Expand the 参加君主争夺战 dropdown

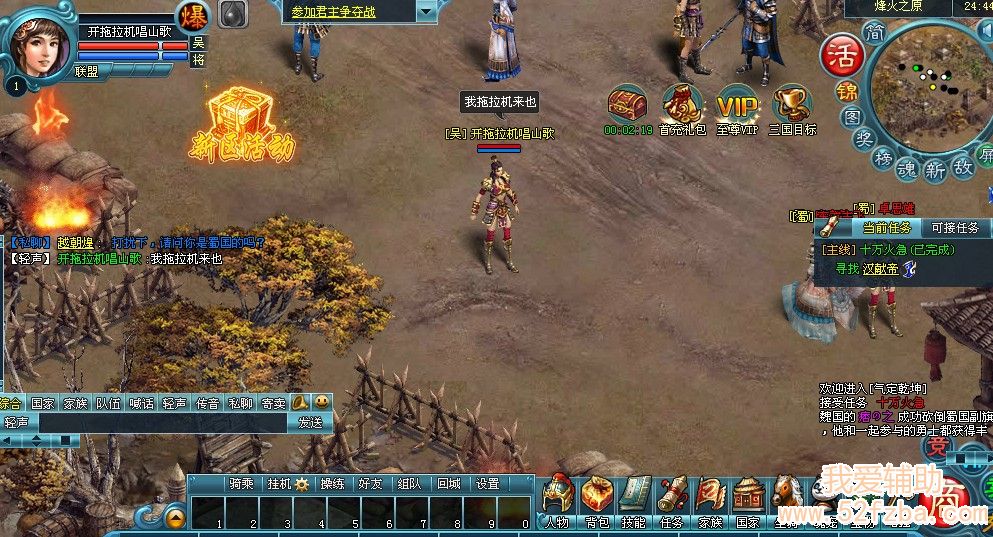426,11
